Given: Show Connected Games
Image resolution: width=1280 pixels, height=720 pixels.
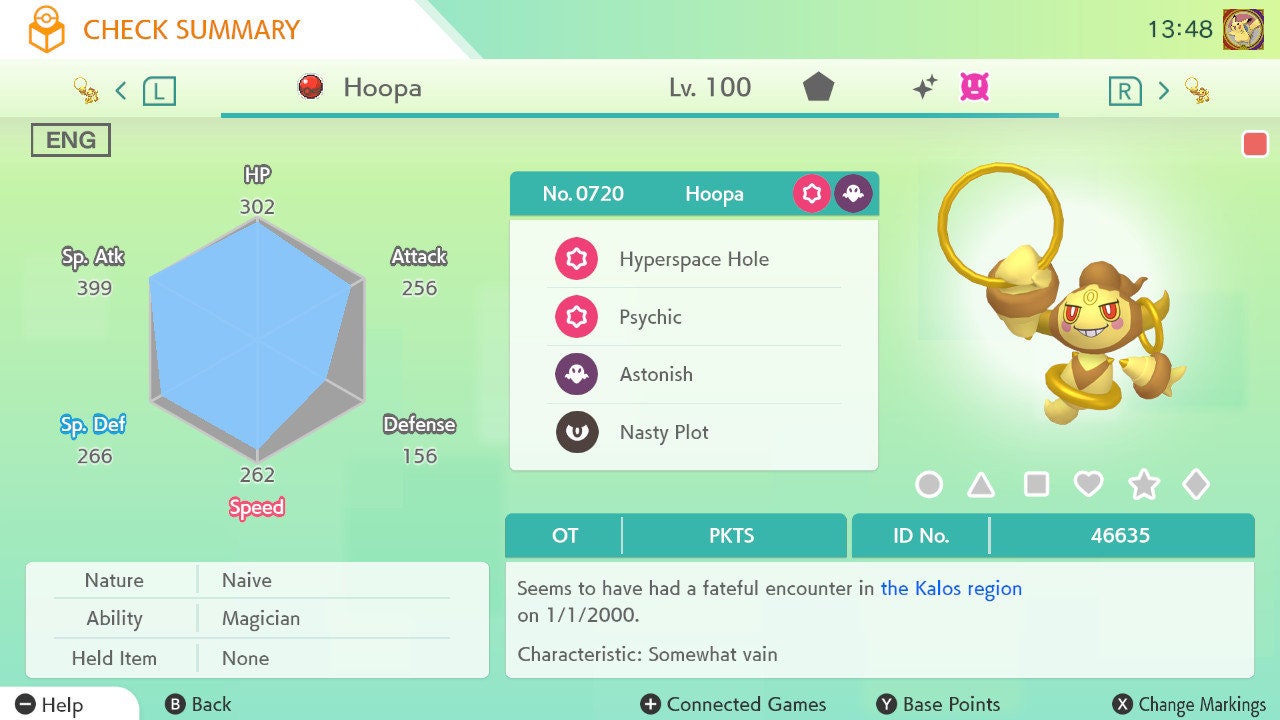Looking at the screenshot, I should [734, 704].
